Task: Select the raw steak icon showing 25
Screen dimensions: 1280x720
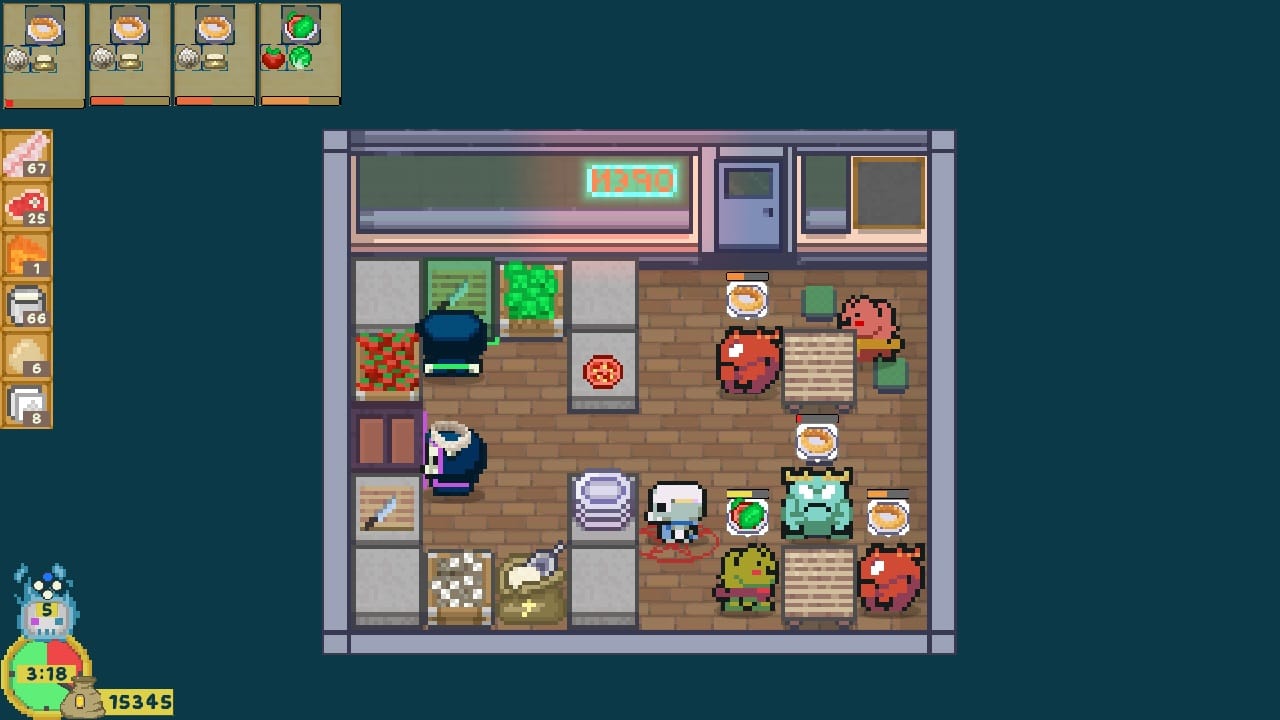Action: click(27, 205)
